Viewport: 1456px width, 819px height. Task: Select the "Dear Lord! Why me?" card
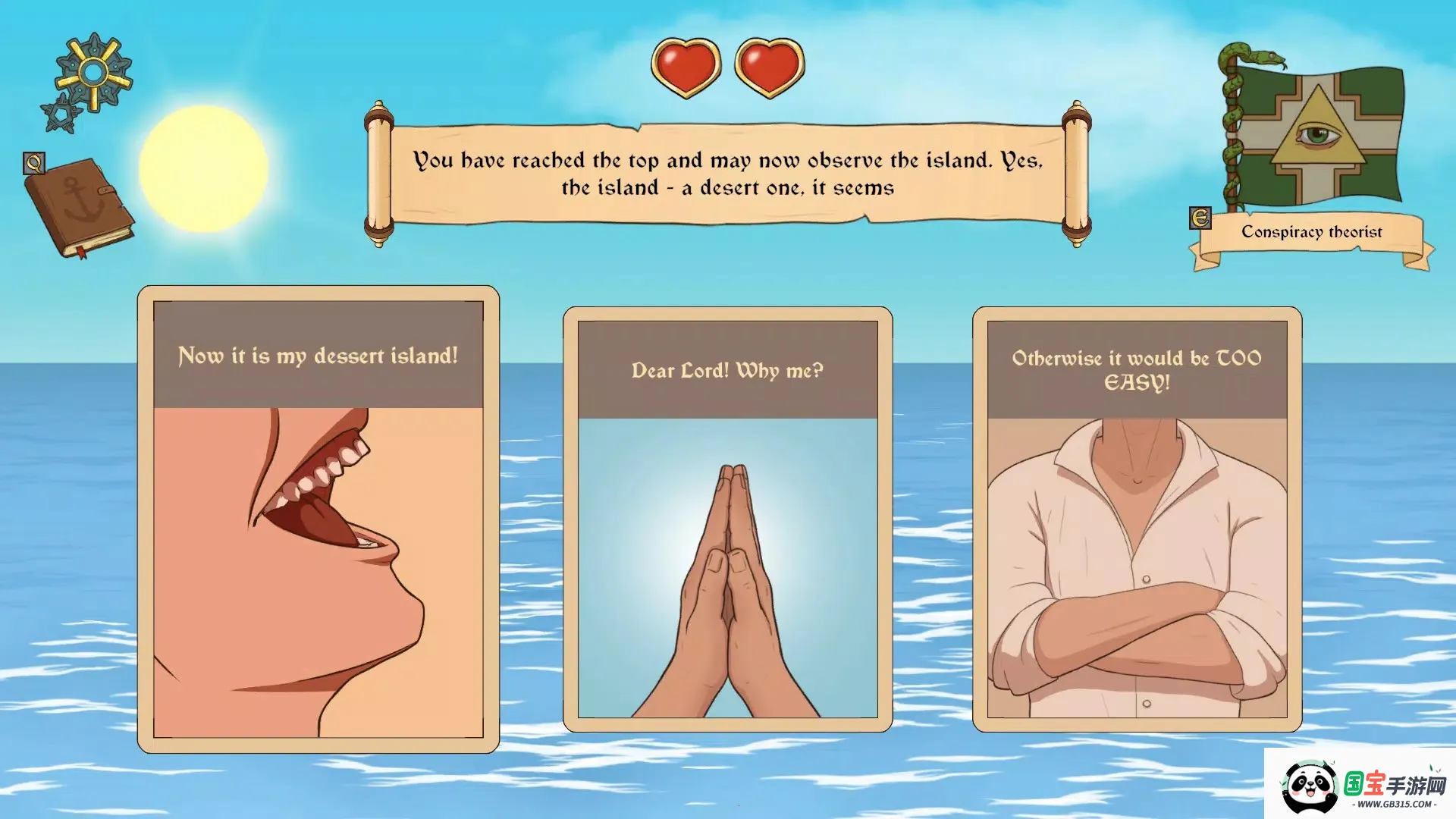click(727, 519)
